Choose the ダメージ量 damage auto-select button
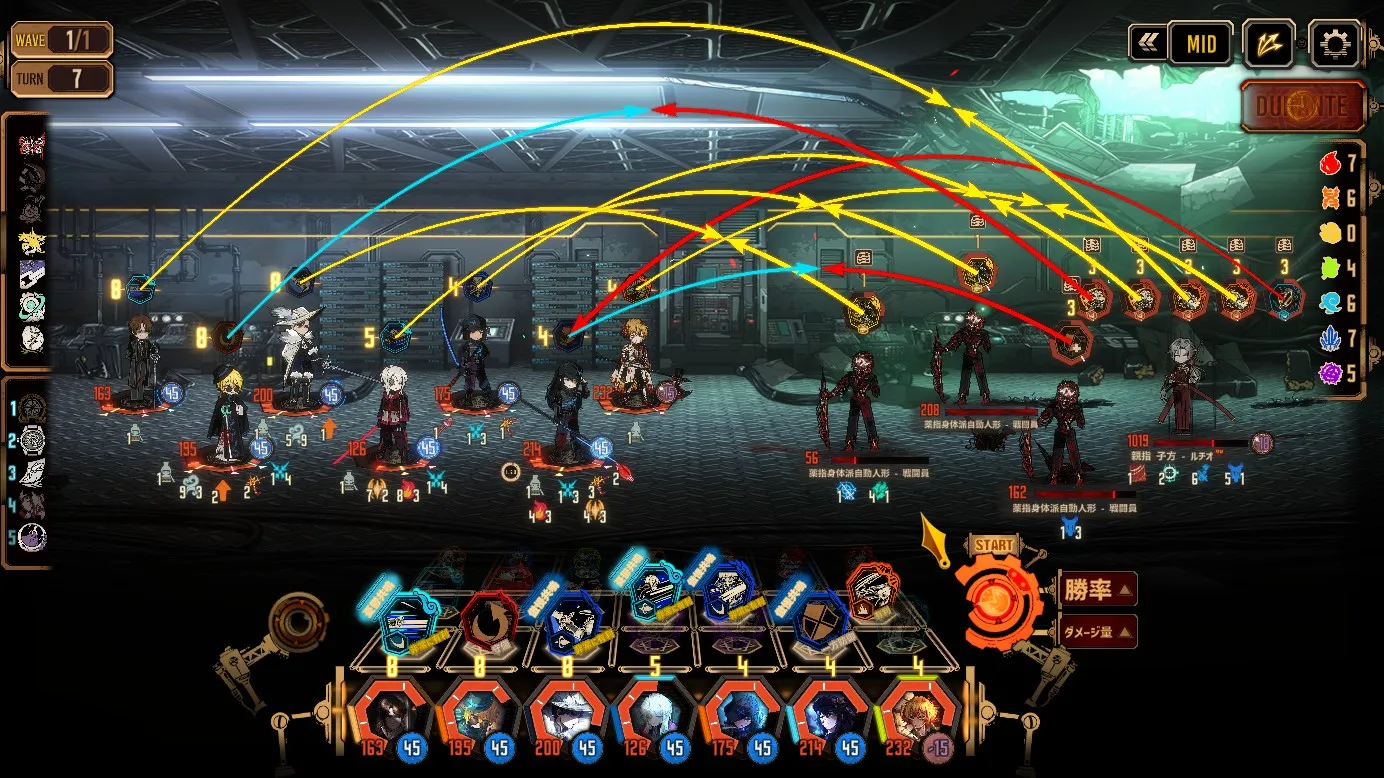Viewport: 1384px width, 778px height. 1096,632
